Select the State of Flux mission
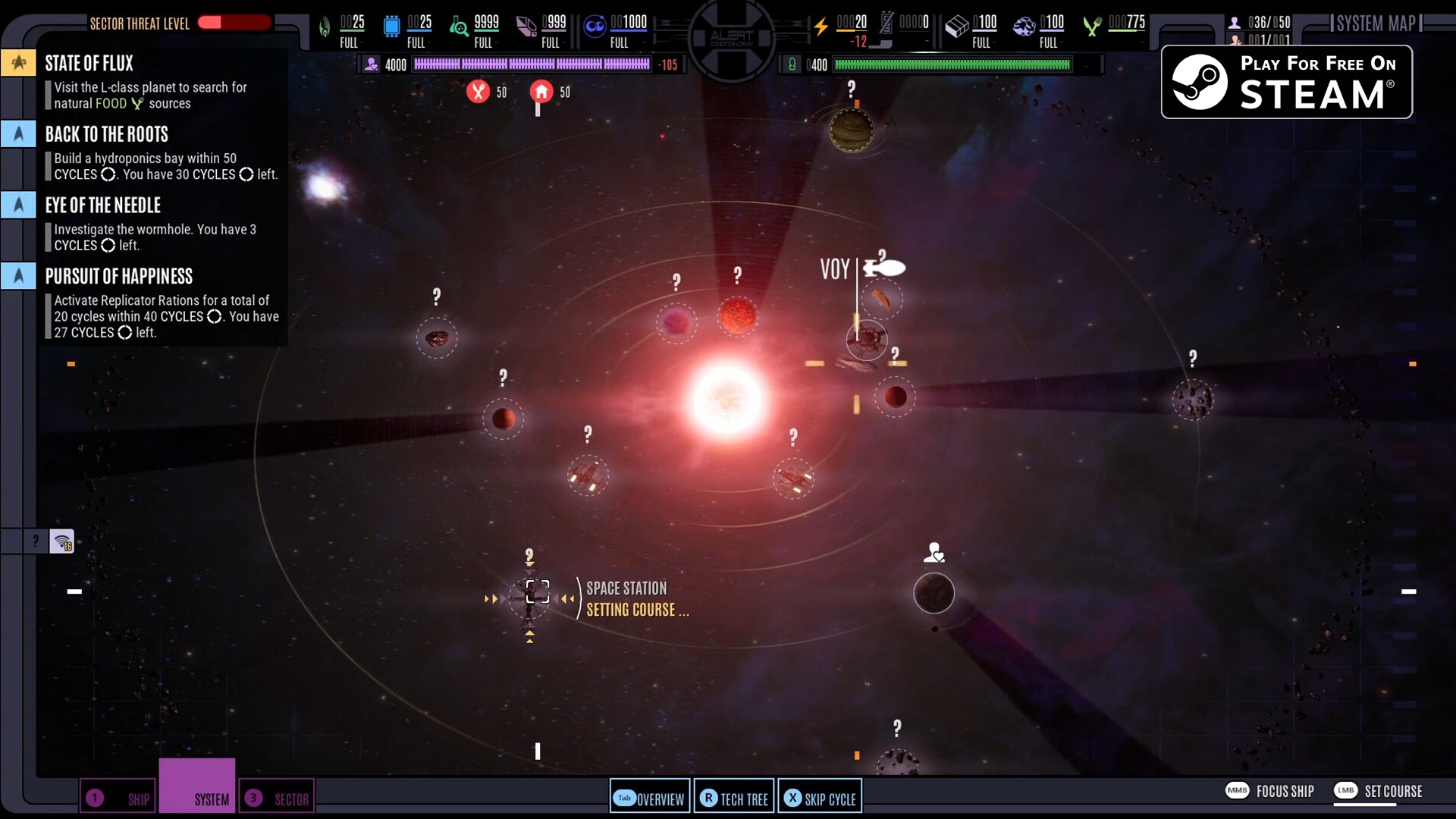The width and height of the screenshot is (1456, 819). [89, 64]
